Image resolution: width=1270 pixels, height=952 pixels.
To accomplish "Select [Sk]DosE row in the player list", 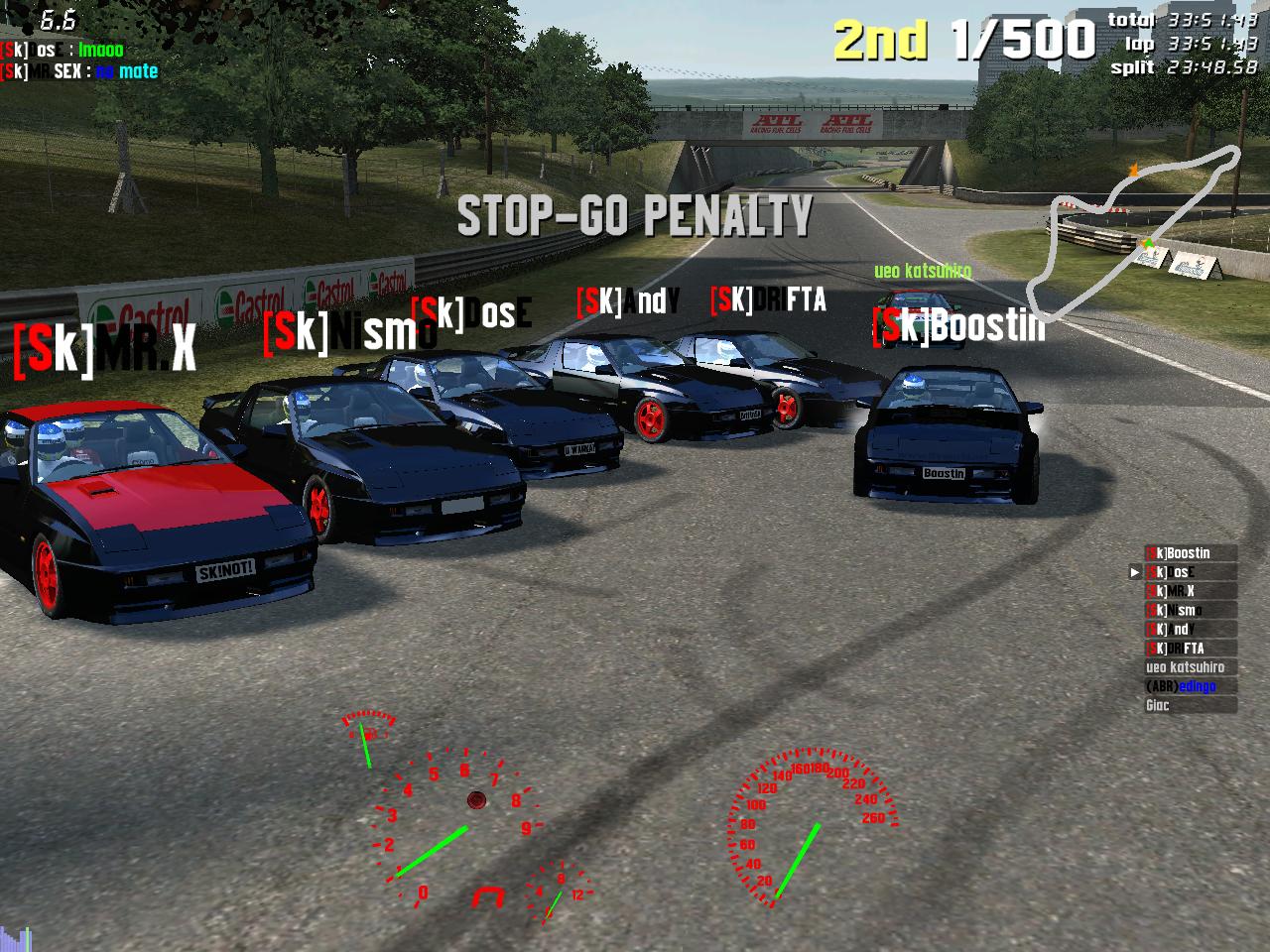I will 1190,572.
